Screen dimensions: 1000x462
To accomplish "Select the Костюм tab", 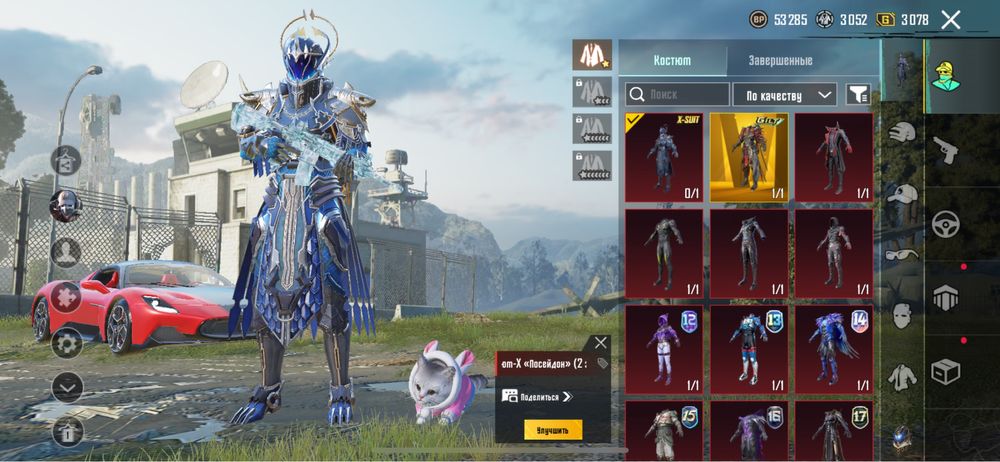I will [x=672, y=60].
